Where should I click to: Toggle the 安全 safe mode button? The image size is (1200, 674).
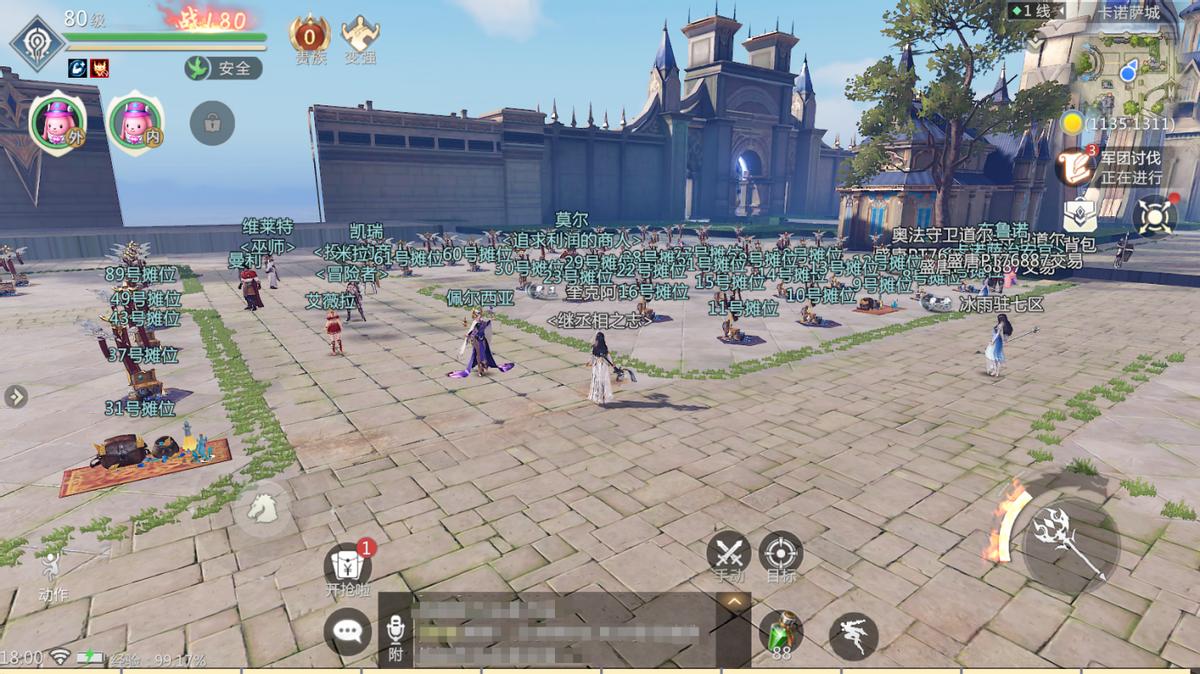[x=223, y=68]
